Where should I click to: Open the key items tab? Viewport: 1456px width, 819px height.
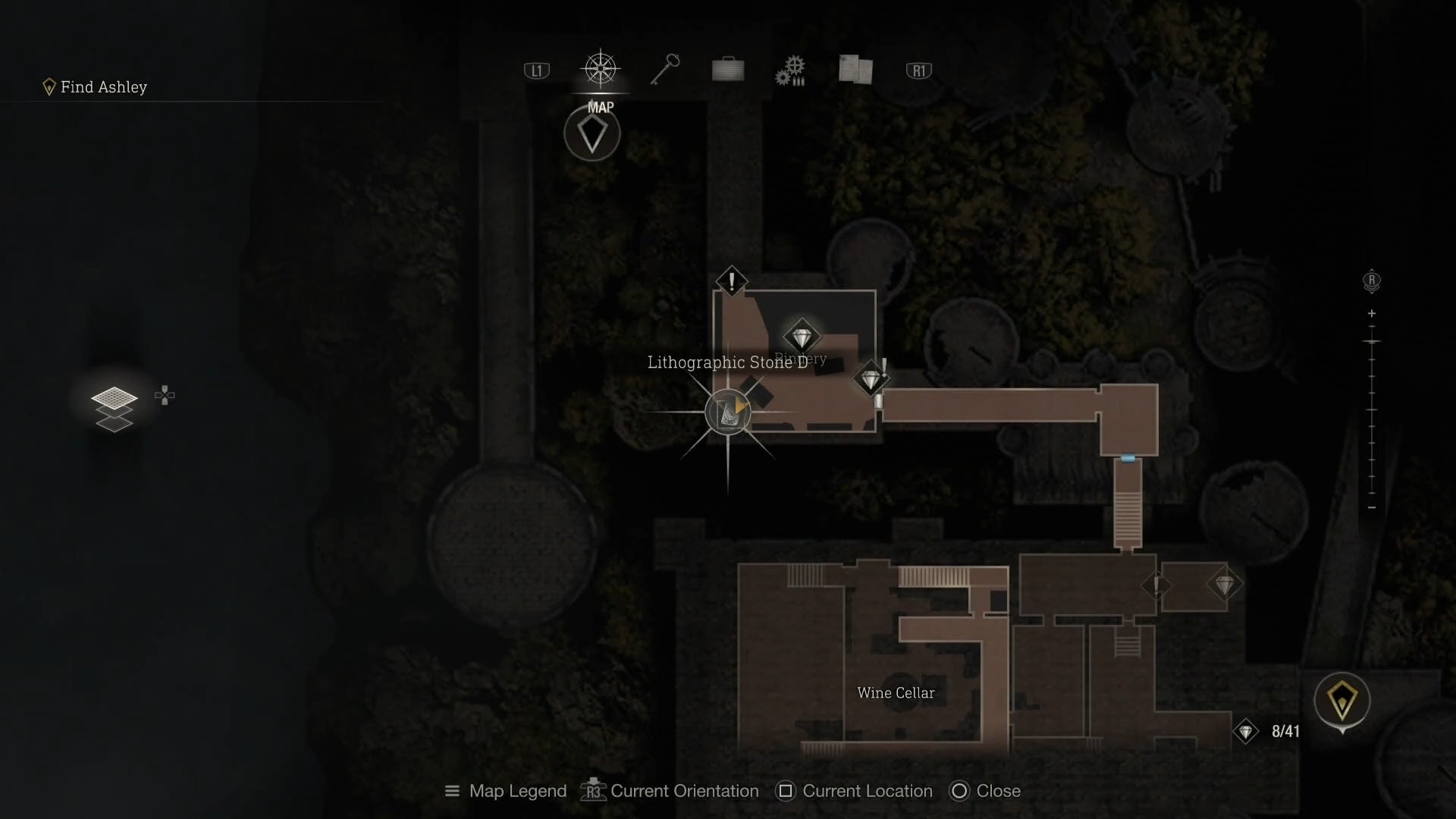tap(665, 70)
